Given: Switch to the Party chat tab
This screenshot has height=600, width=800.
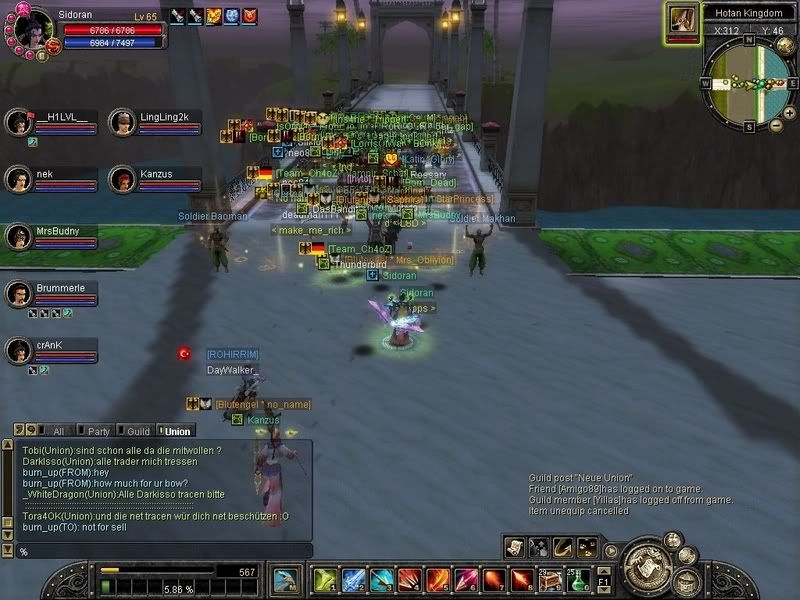Looking at the screenshot, I should [x=99, y=431].
